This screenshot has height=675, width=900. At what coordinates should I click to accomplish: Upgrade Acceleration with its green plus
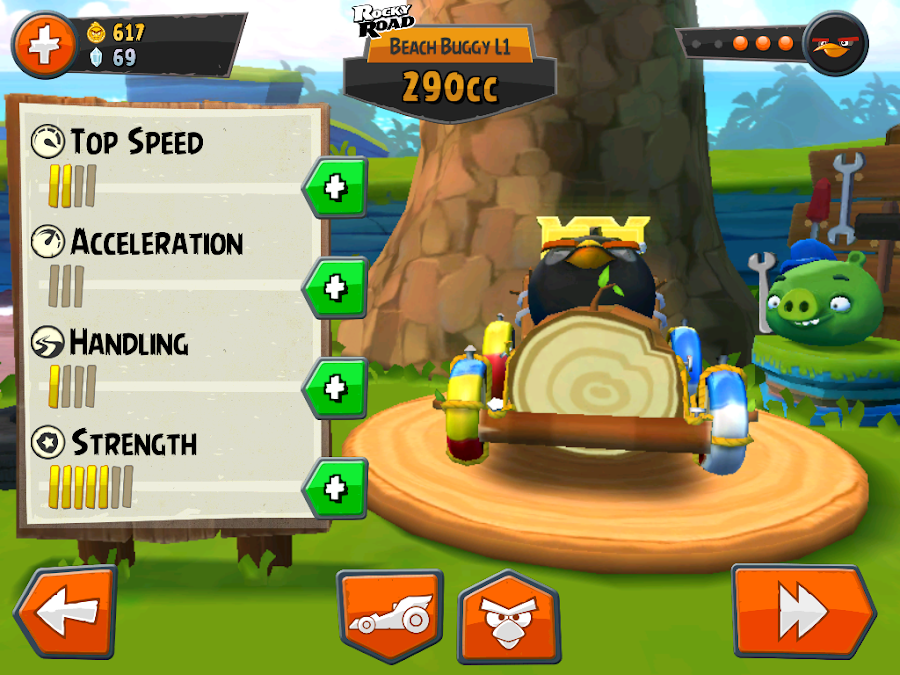(x=336, y=287)
